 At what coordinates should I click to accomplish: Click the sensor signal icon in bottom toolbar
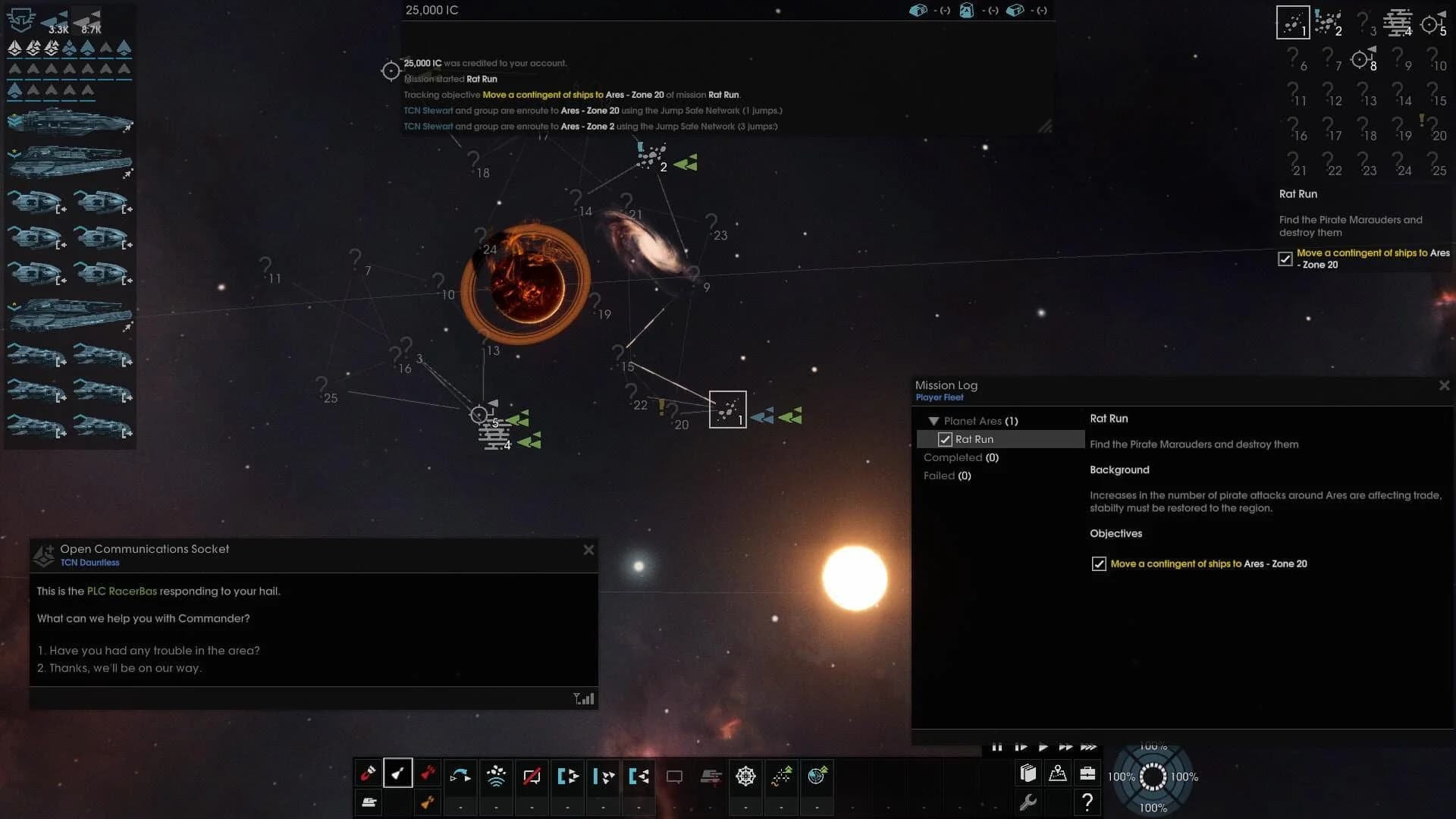pos(497,776)
